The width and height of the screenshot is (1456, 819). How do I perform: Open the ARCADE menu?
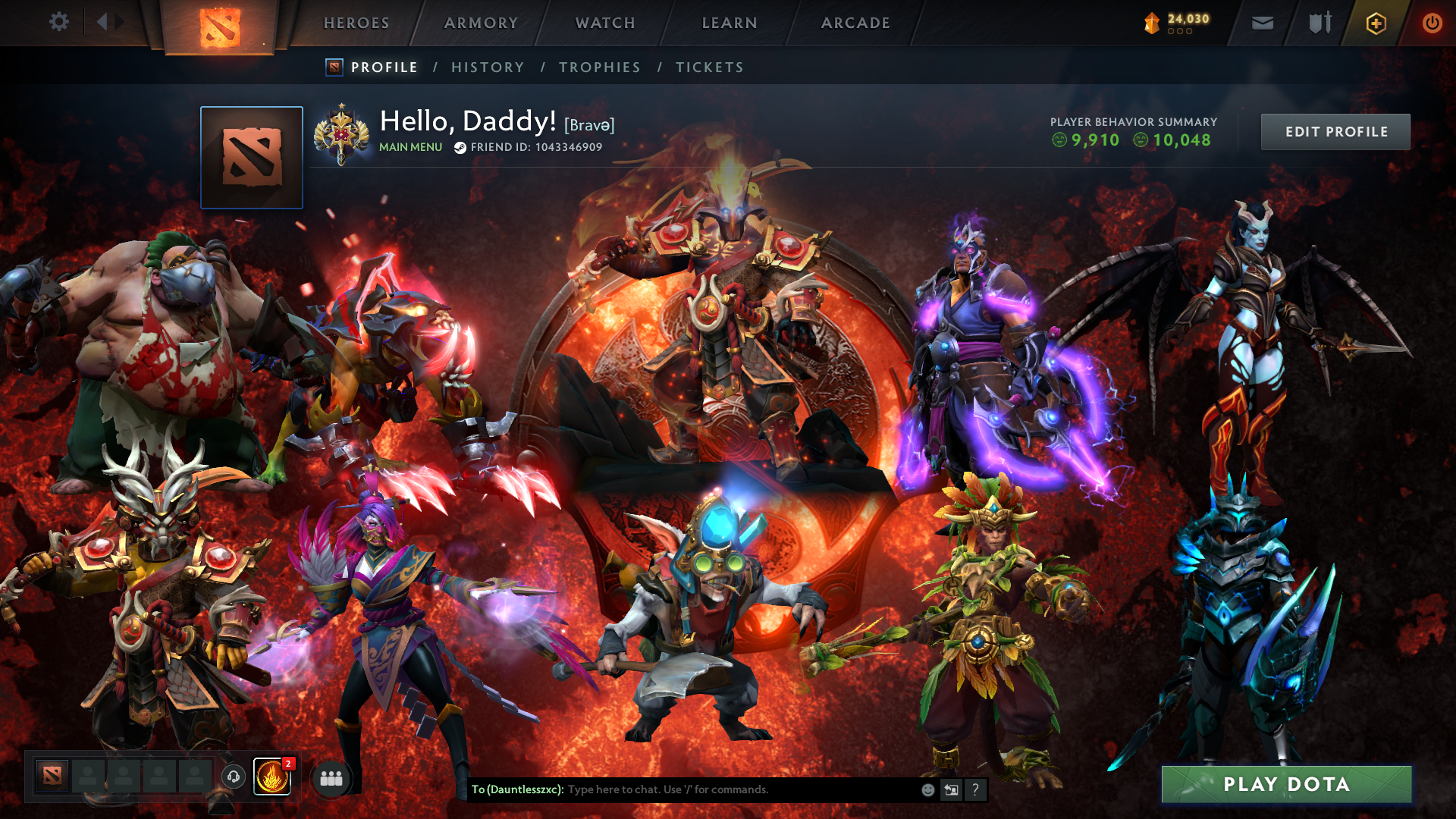coord(855,23)
